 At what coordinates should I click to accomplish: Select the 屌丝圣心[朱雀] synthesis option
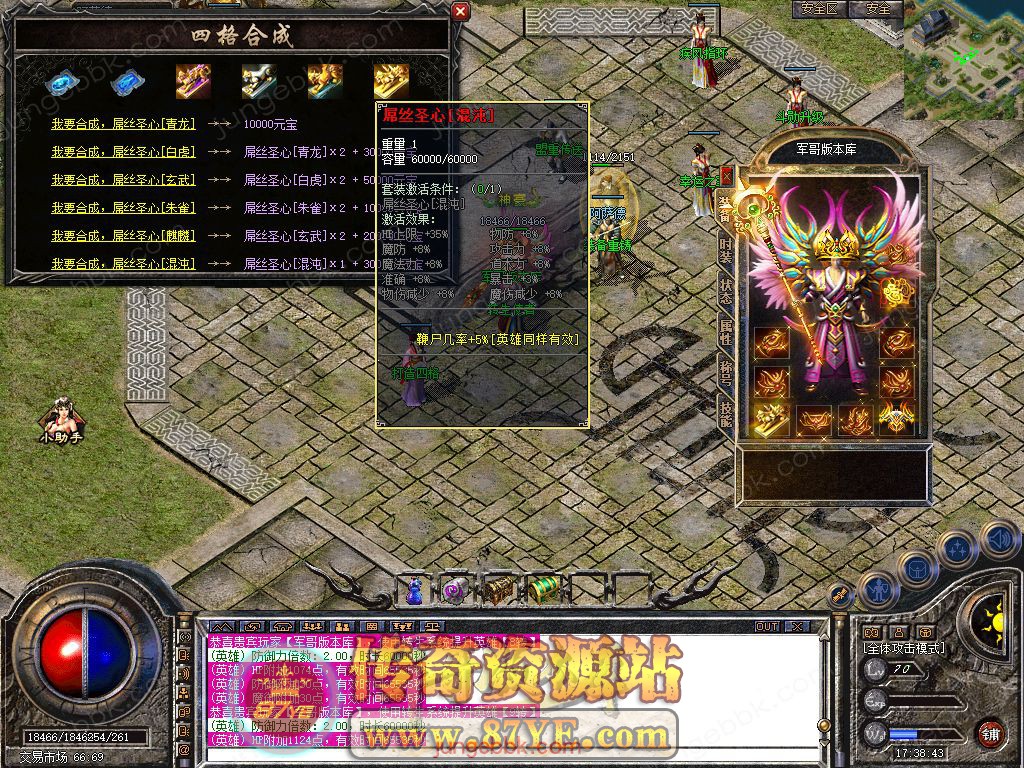(123, 208)
